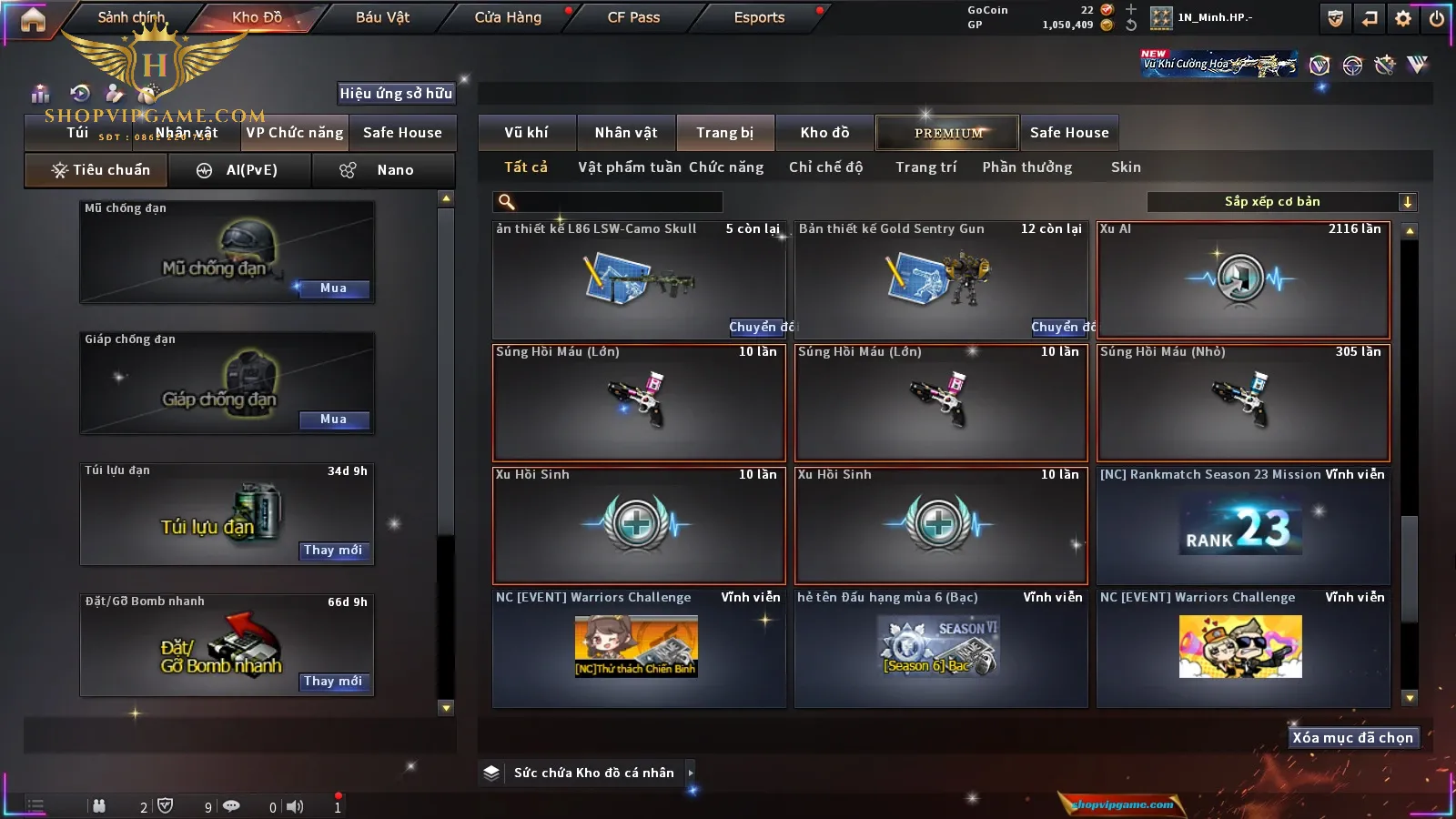Choose the Súng Hồi Máu (Nhỏ) item

click(x=1242, y=403)
